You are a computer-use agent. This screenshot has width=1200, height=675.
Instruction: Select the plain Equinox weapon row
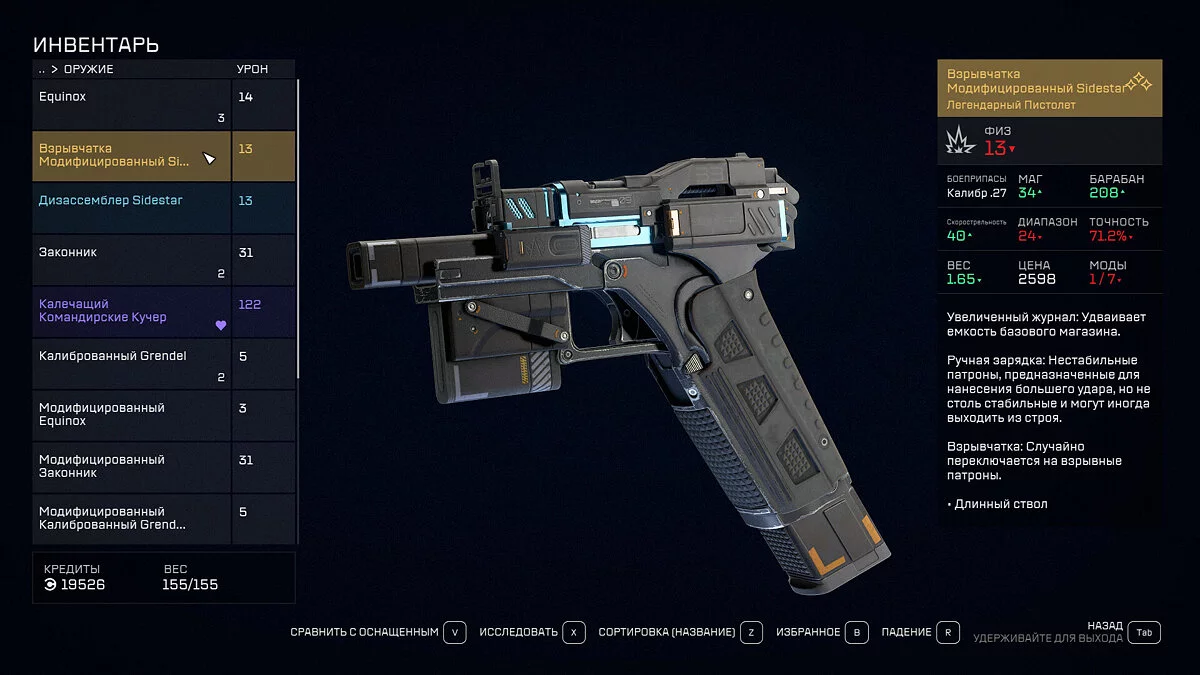(132, 104)
